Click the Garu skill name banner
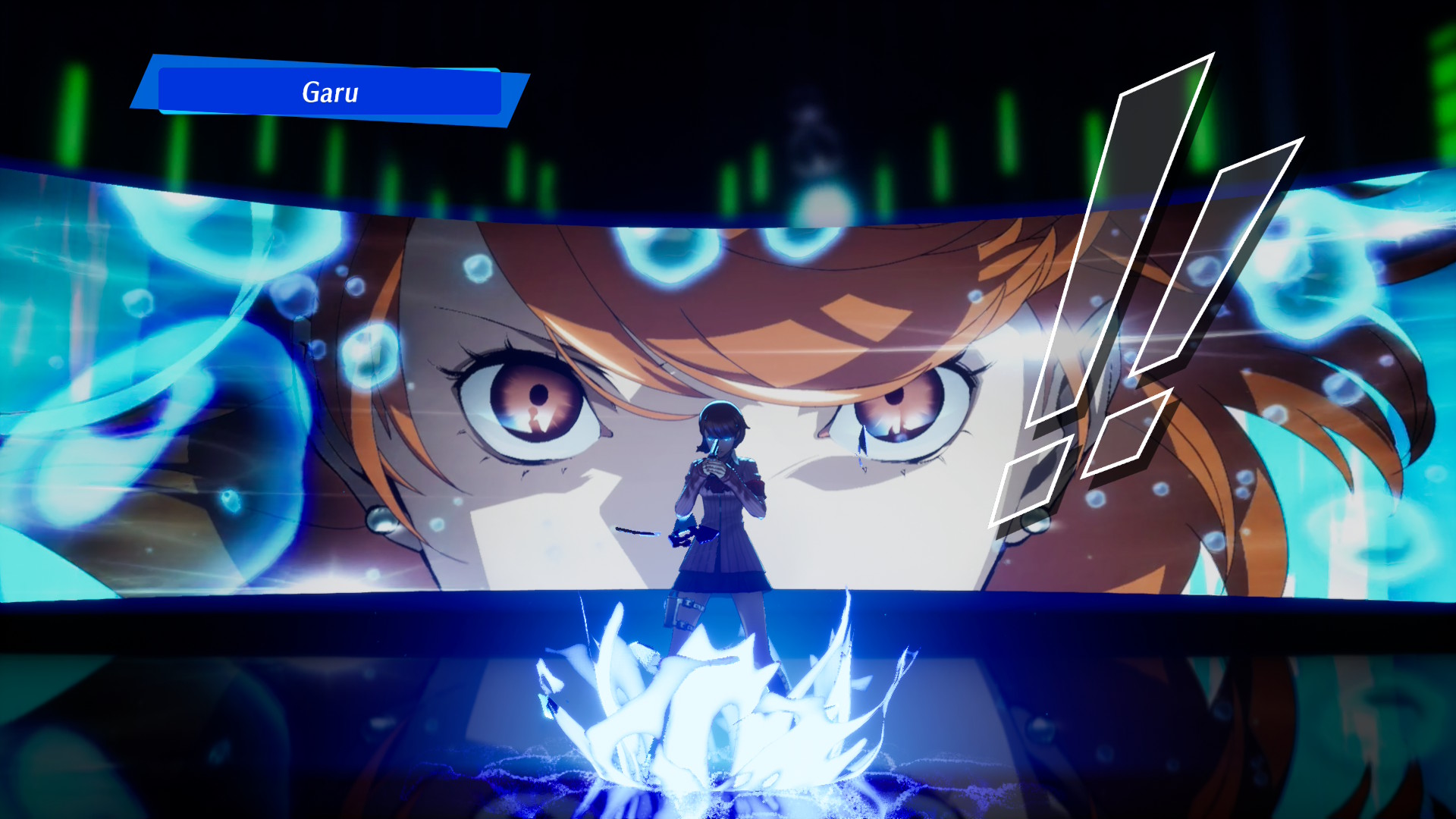 pos(330,93)
